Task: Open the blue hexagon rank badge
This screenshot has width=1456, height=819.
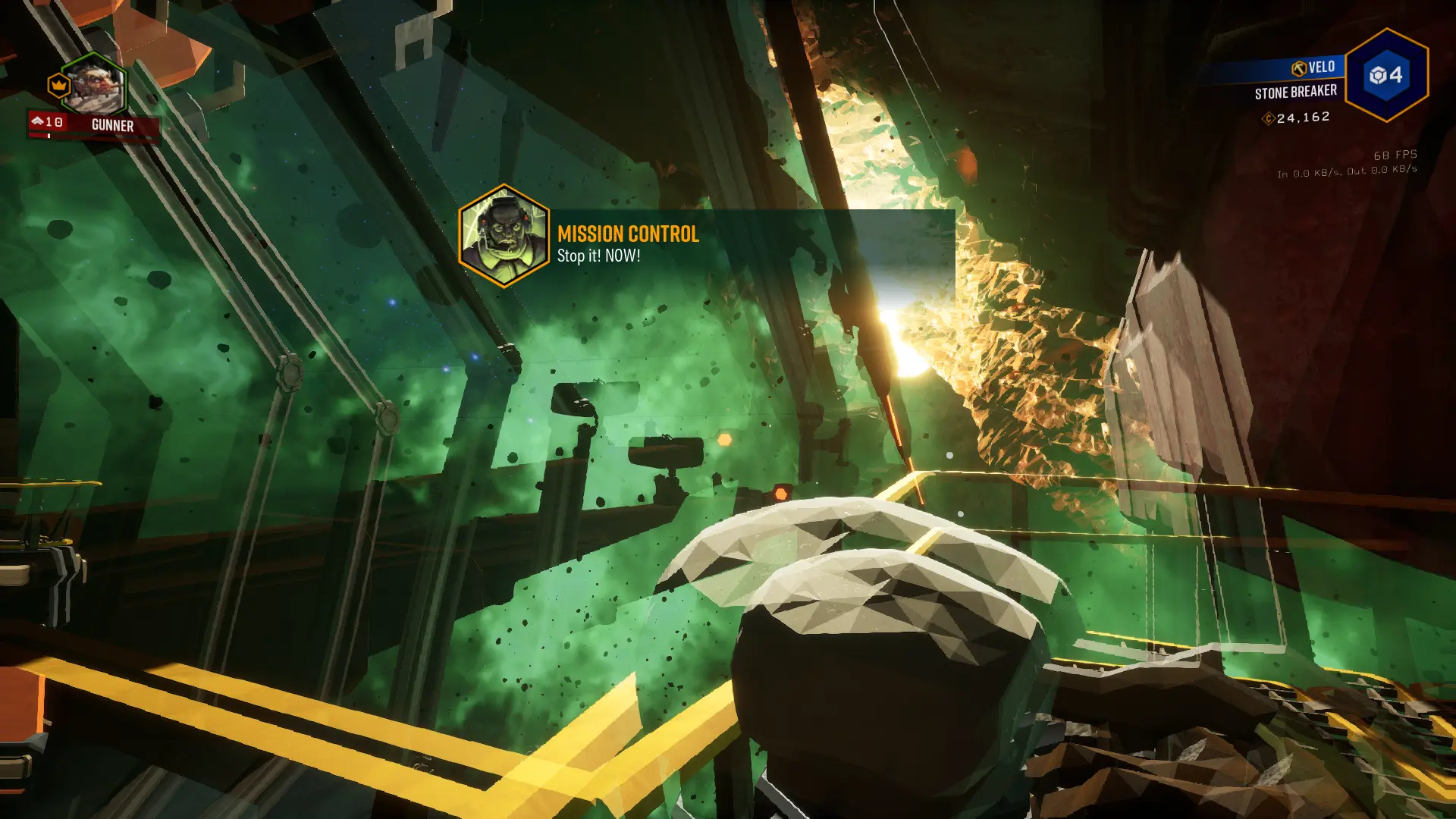Action: pos(1386,75)
